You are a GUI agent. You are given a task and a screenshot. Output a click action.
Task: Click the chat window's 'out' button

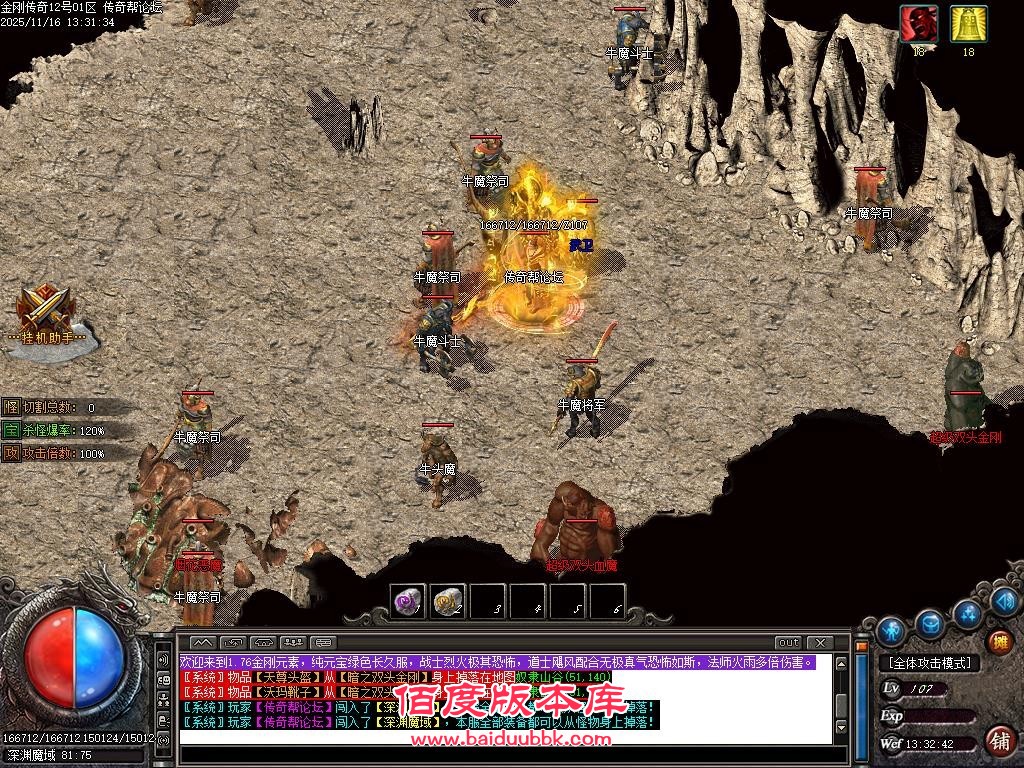click(x=789, y=642)
